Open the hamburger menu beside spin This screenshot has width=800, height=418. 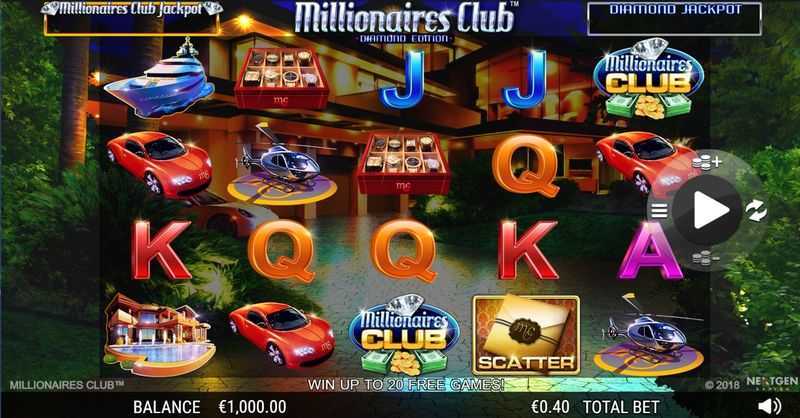click(659, 210)
